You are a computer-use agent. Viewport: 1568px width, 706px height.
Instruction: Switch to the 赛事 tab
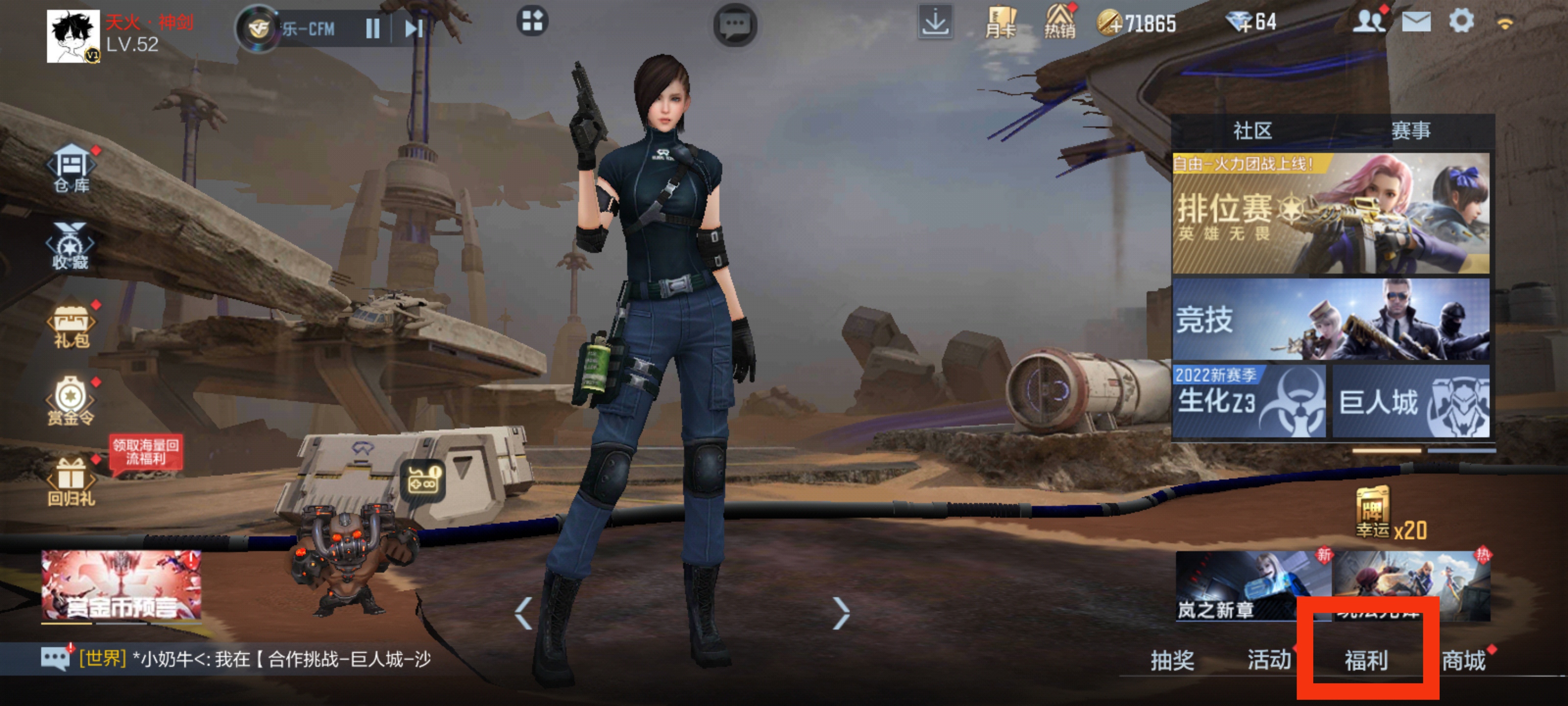(1410, 130)
